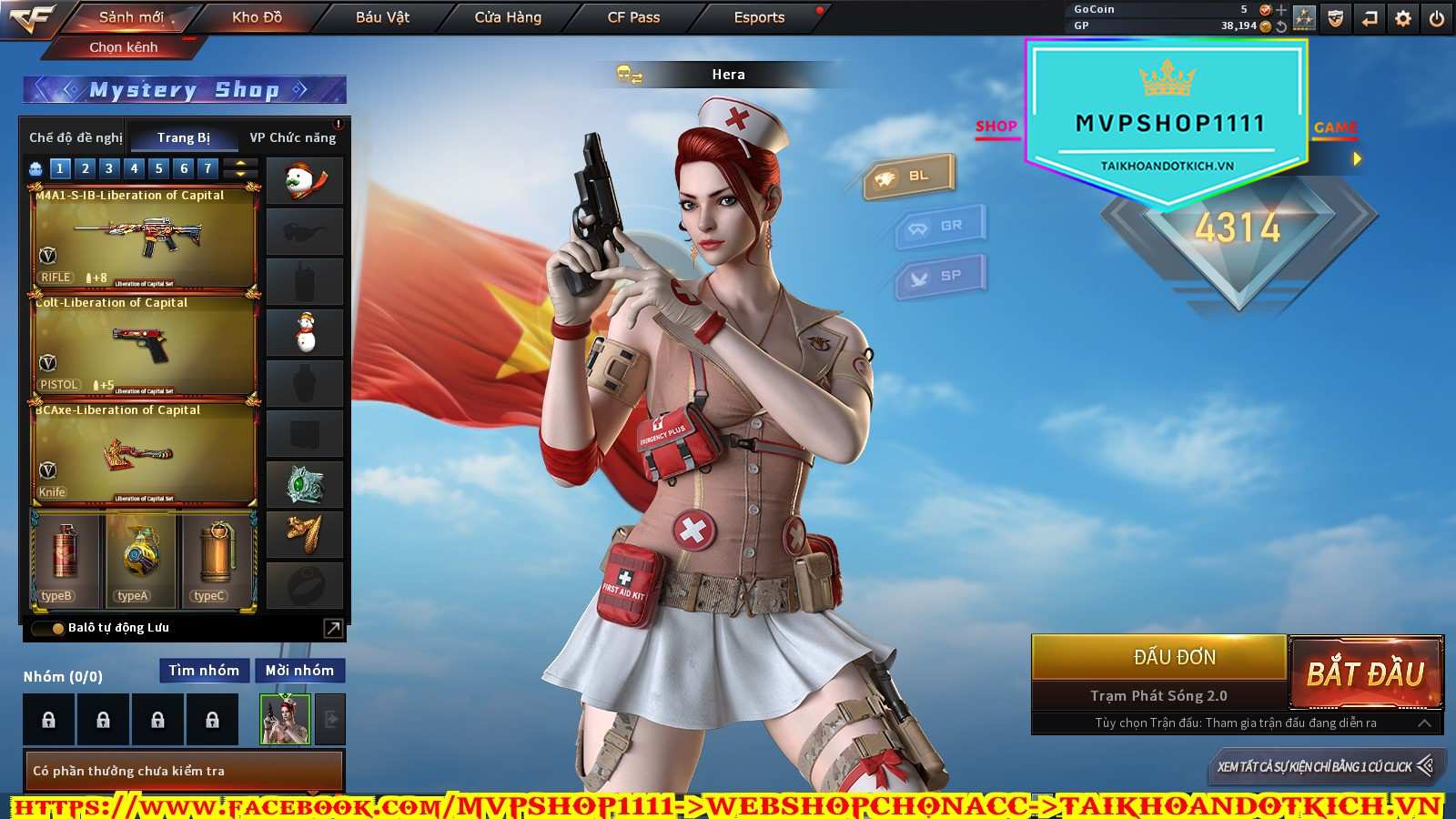Viewport: 1456px width, 819px height.
Task: Open the Mystery Shop banner
Action: (184, 90)
